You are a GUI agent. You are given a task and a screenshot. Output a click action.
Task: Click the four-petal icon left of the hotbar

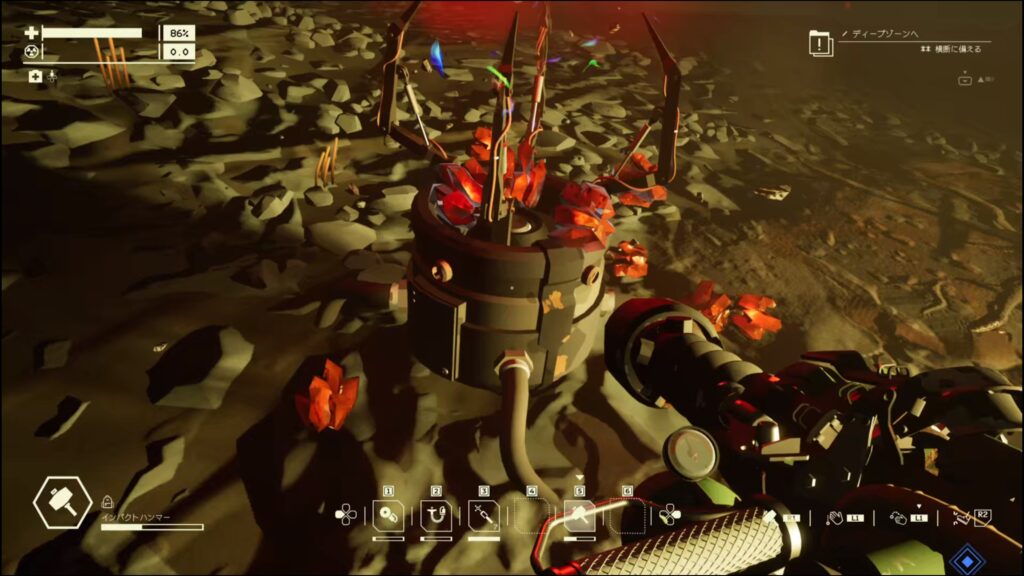coord(345,515)
